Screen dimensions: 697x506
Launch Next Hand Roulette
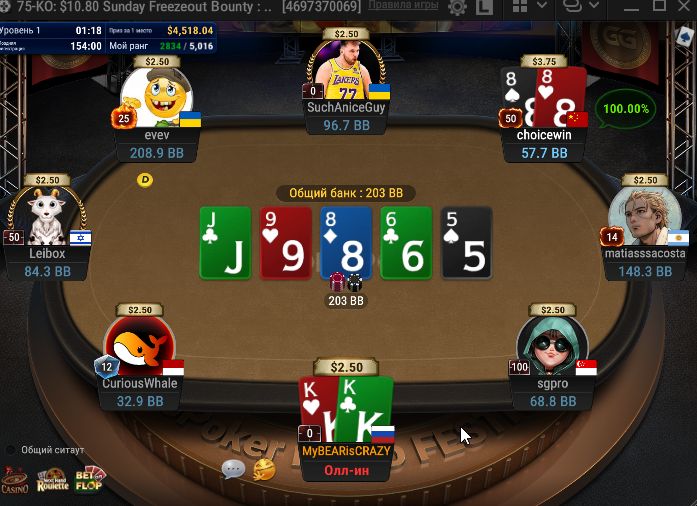52,481
